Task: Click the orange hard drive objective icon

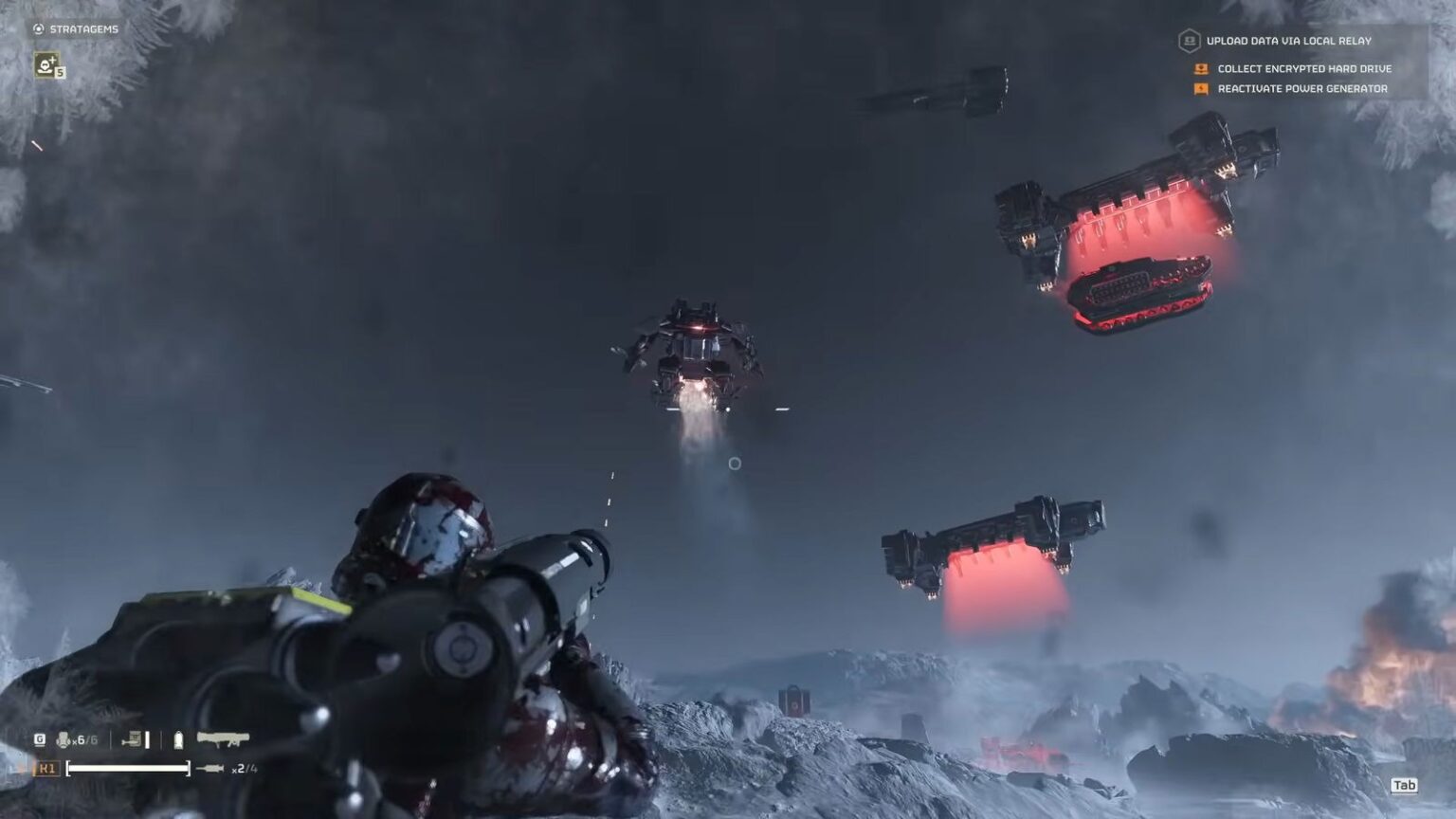Action: pyautogui.click(x=1201, y=68)
